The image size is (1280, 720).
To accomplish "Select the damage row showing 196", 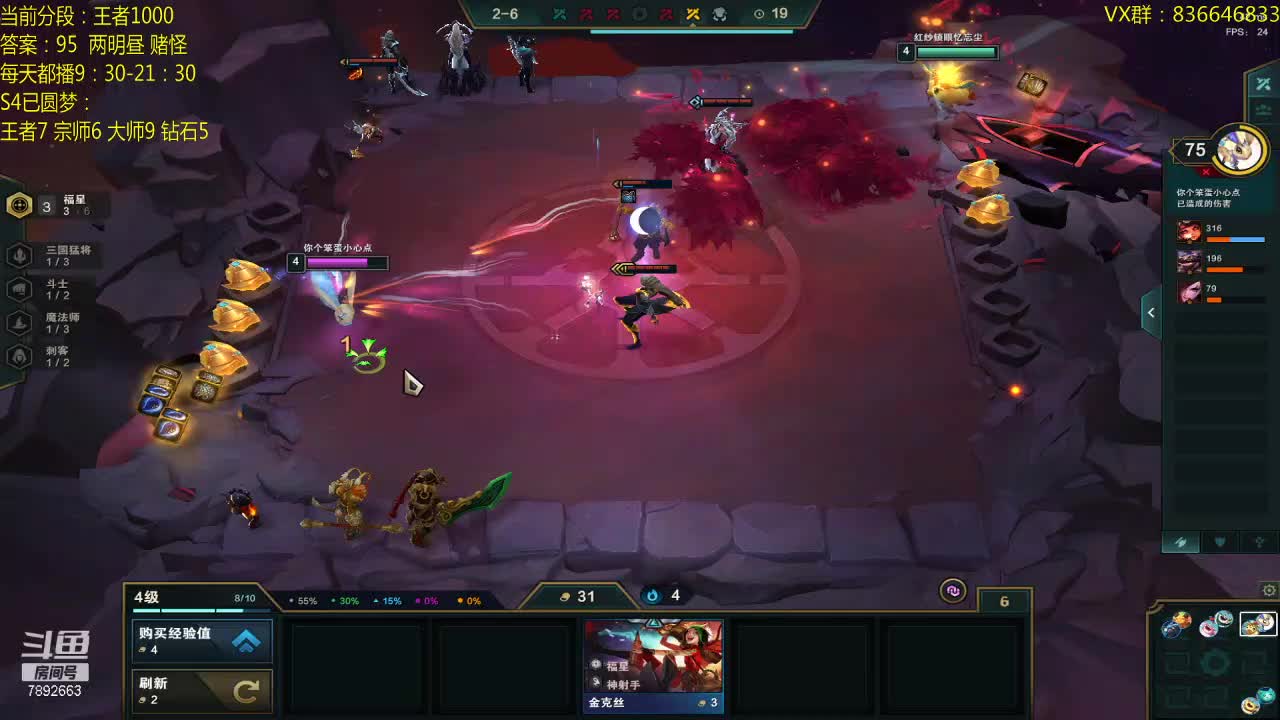I will (x=1221, y=263).
